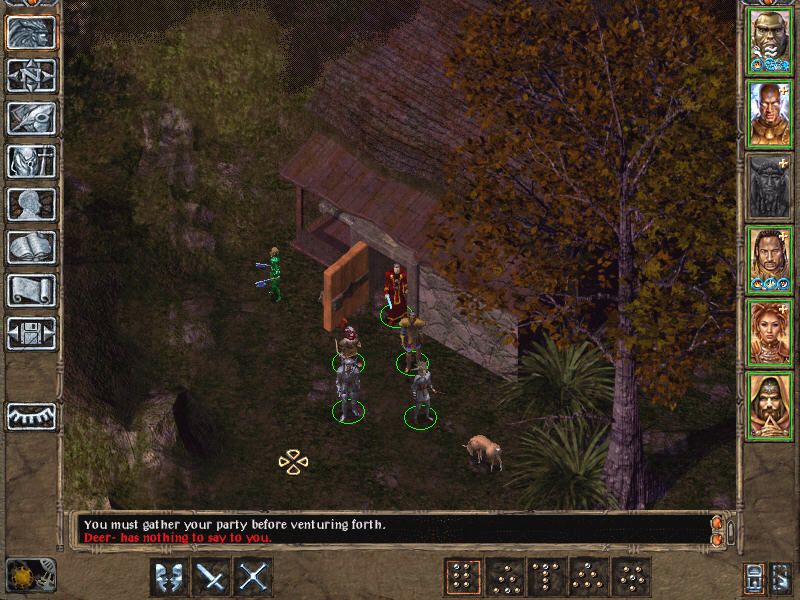800x600 pixels.
Task: Activate the guard action with twin shields
Action: 169,577
